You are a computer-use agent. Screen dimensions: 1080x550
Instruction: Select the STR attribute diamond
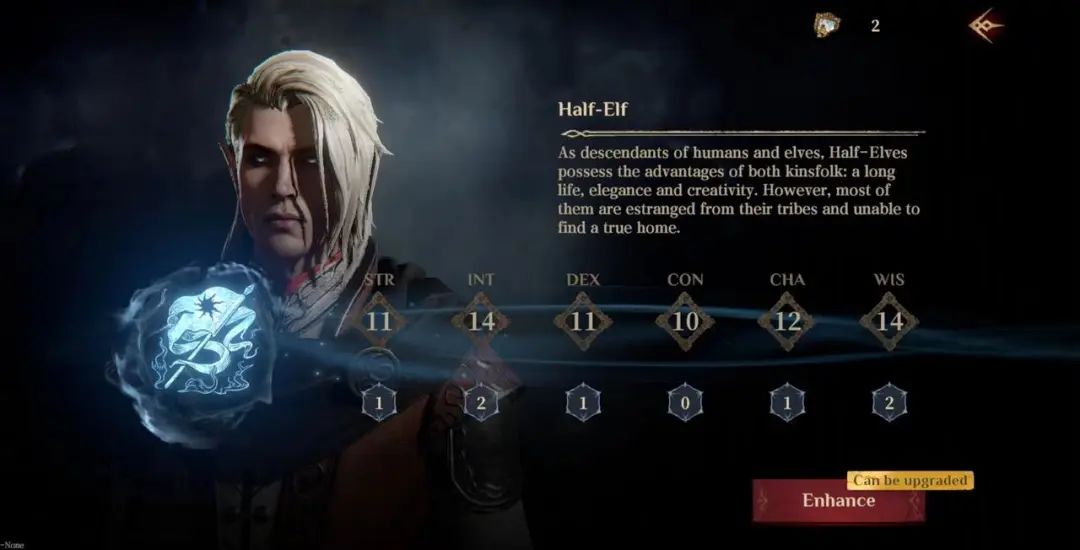pos(378,321)
